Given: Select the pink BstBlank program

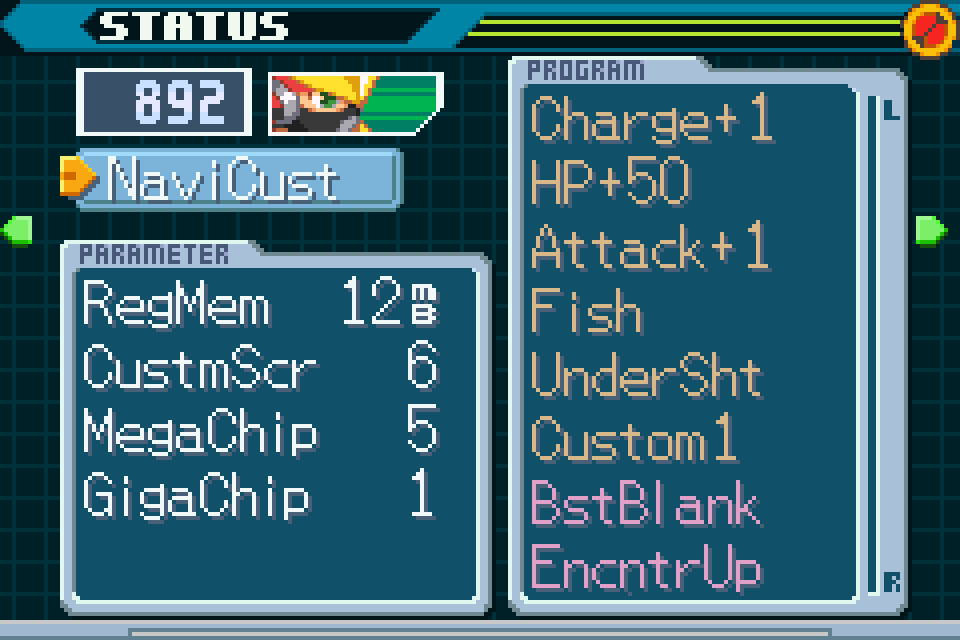Looking at the screenshot, I should point(645,503).
